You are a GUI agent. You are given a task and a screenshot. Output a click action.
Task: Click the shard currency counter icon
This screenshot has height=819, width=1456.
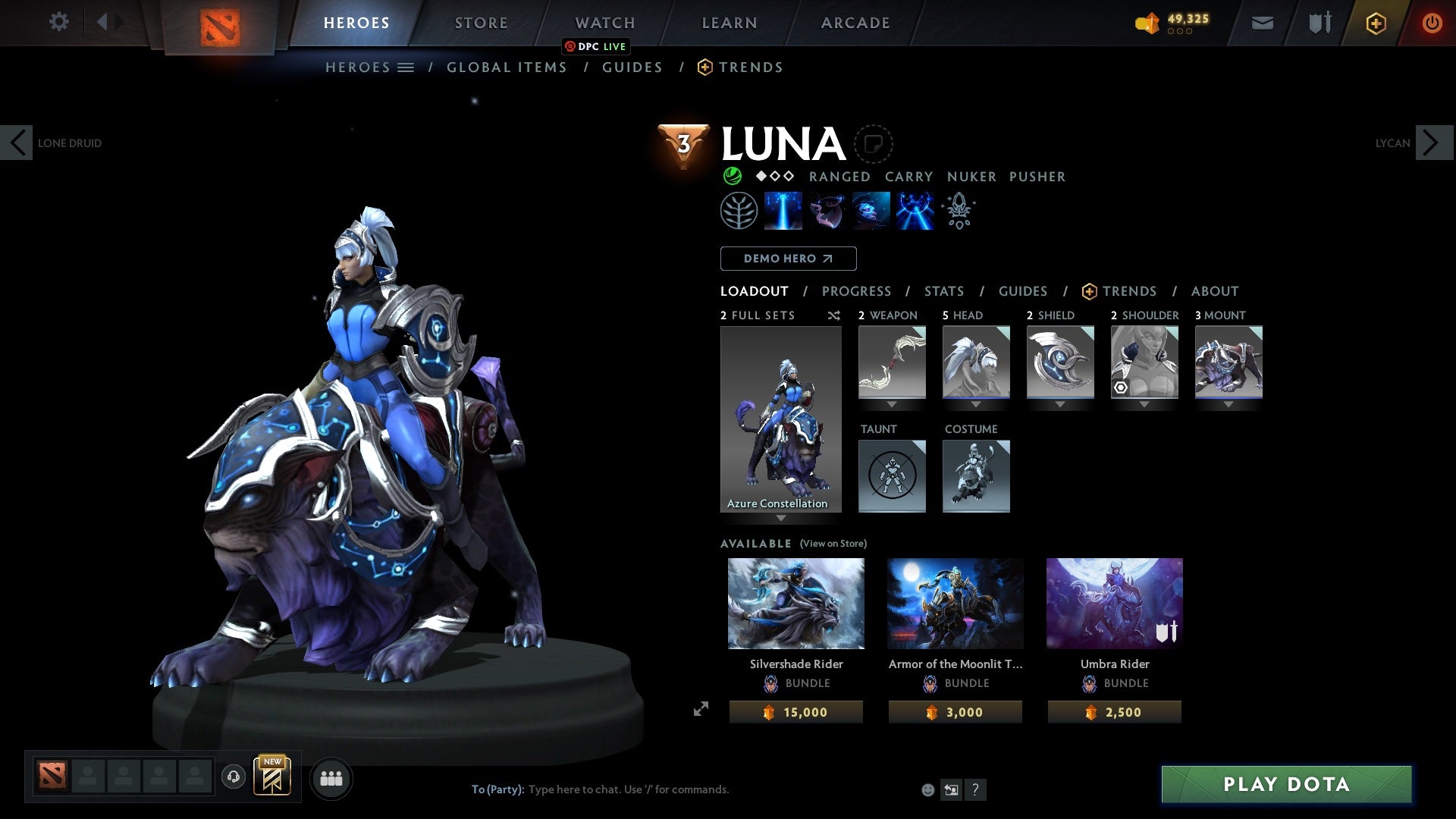[x=1147, y=23]
